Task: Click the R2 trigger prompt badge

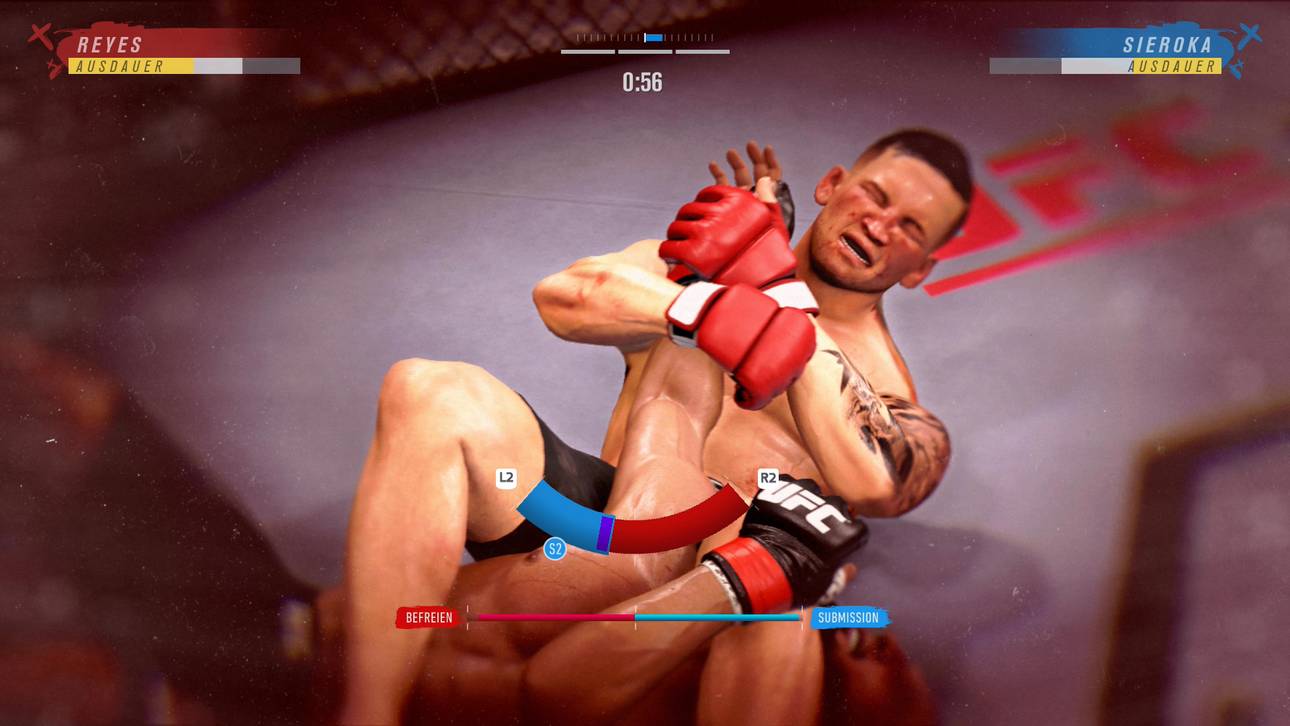Action: (x=770, y=479)
